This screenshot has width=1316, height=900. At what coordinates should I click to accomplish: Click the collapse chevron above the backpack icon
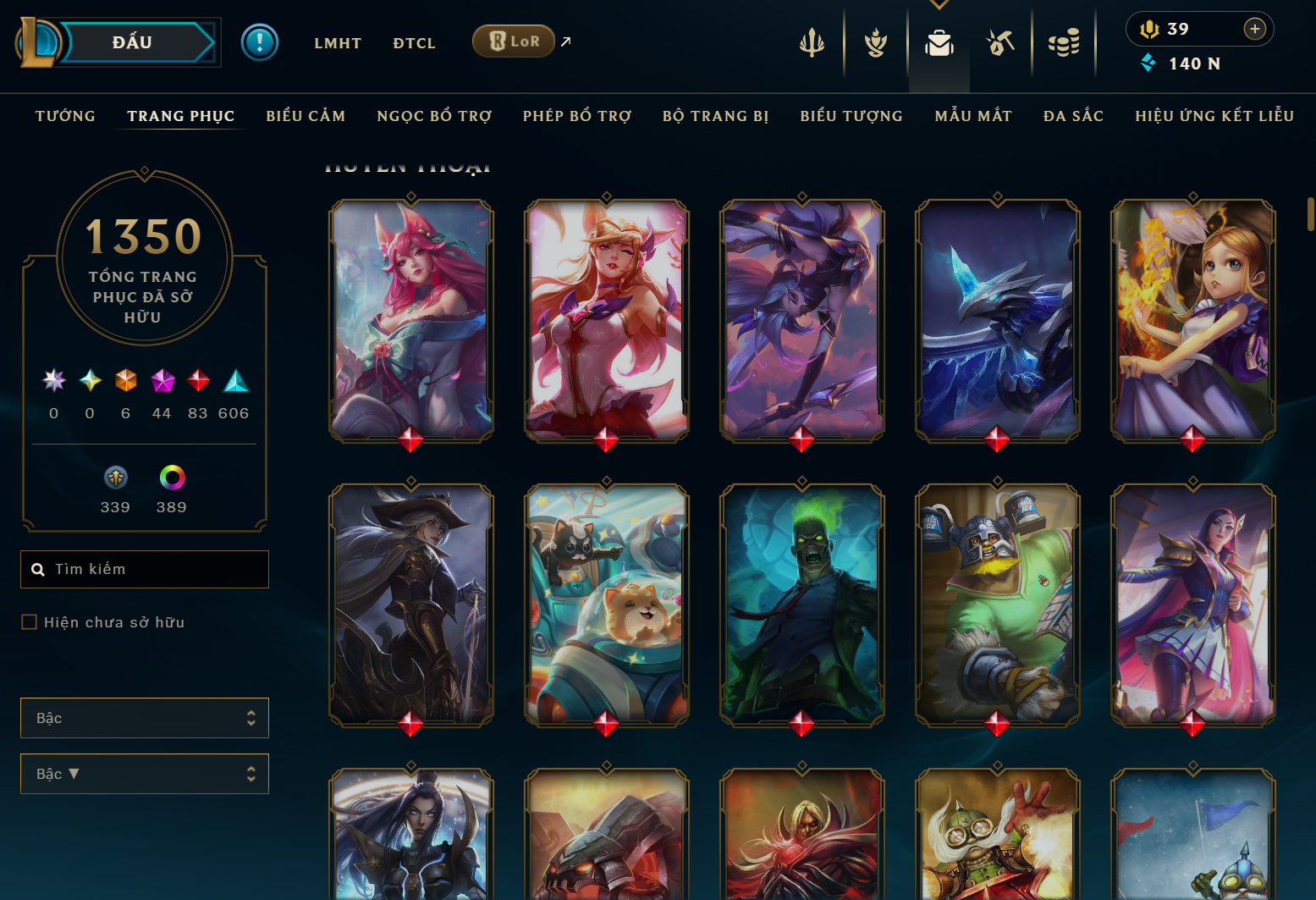(939, 4)
